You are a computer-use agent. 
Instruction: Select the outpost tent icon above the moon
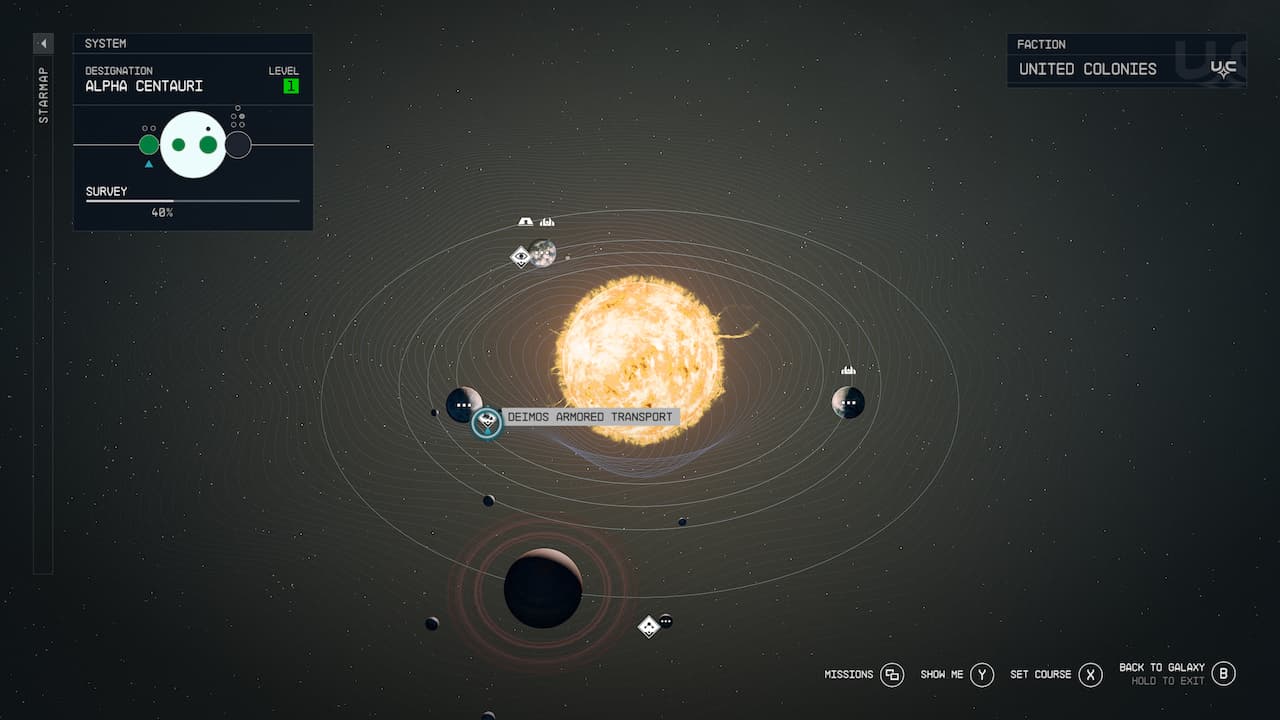pyautogui.click(x=524, y=219)
